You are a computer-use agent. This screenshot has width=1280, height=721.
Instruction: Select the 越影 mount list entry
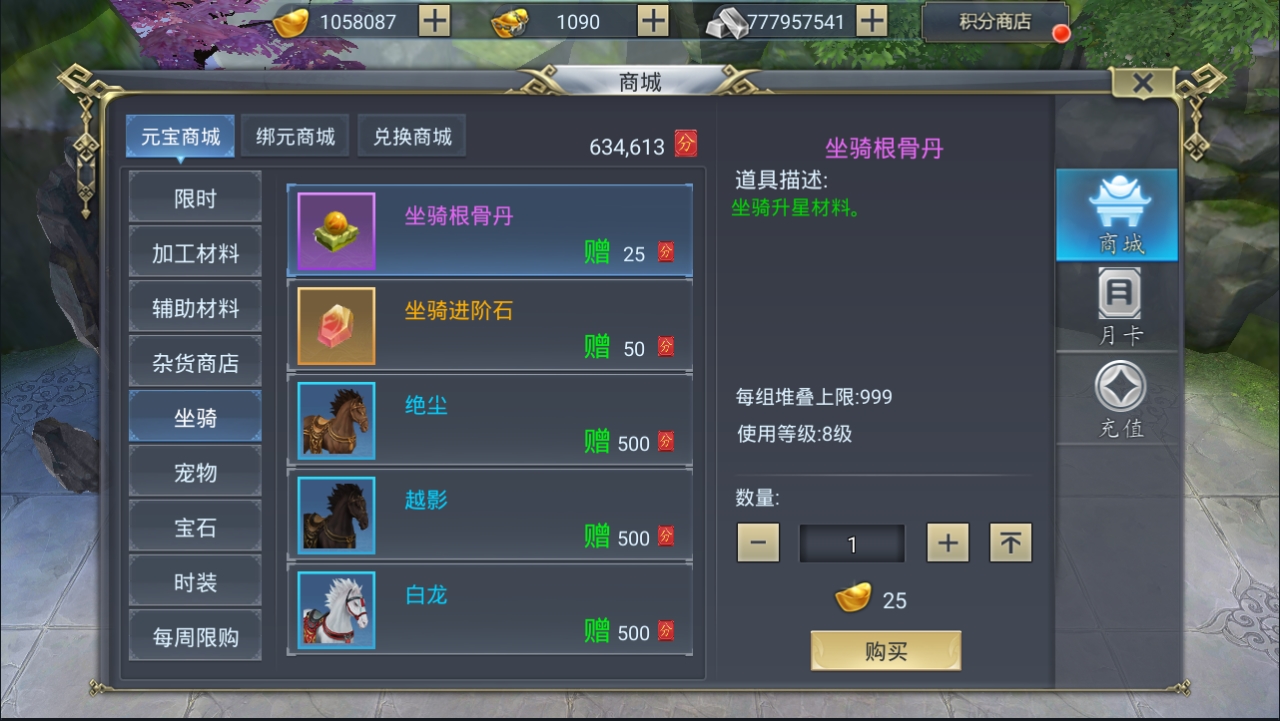click(490, 515)
